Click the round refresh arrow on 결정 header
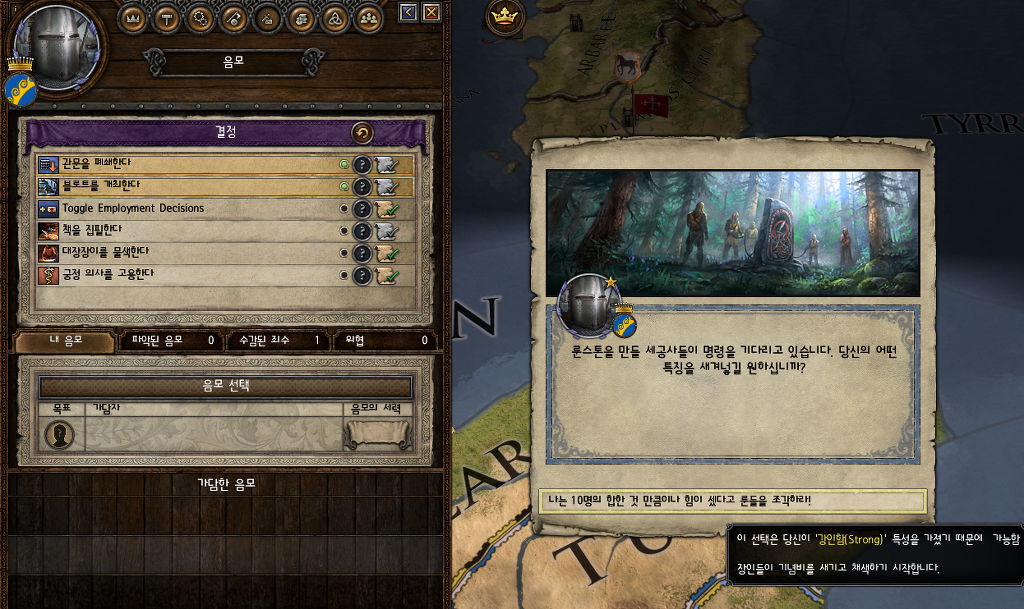 [x=362, y=133]
